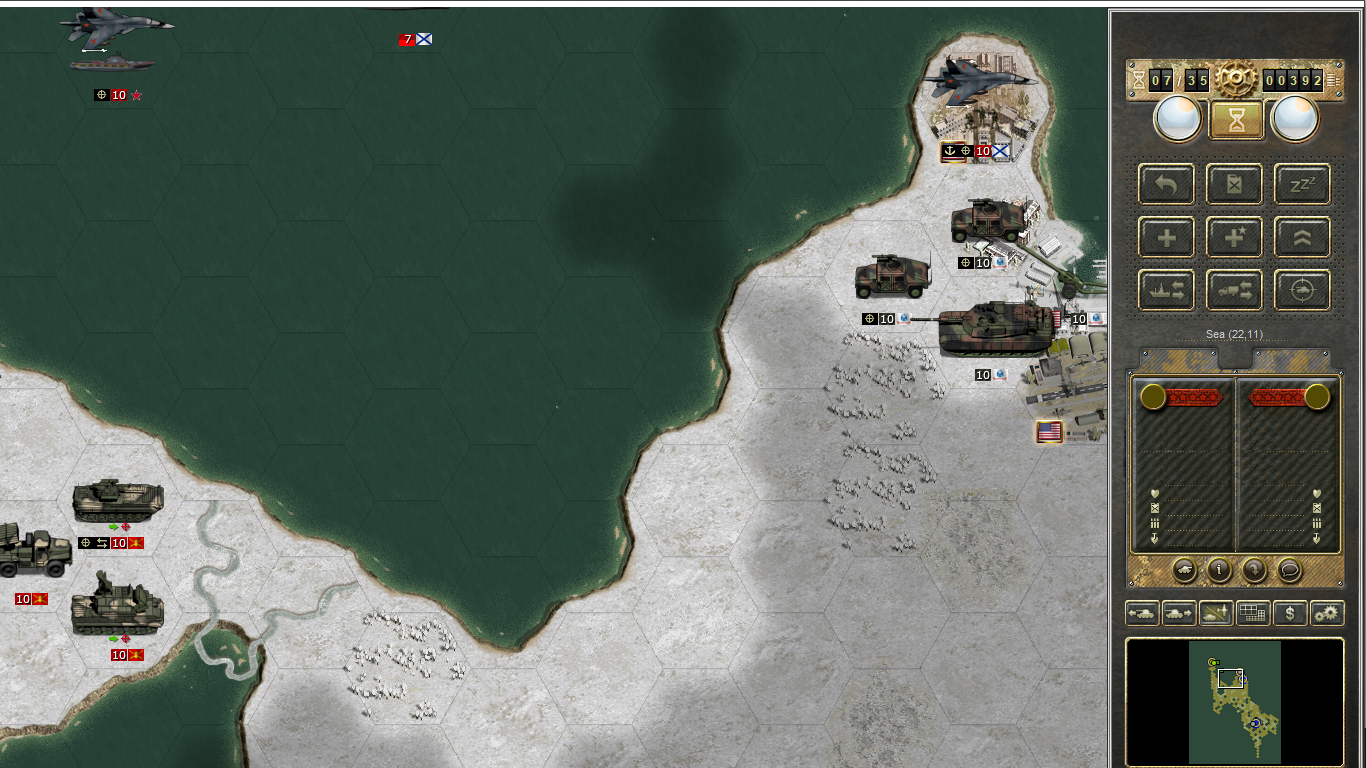Click the fuel canister supply button

coord(1235,185)
